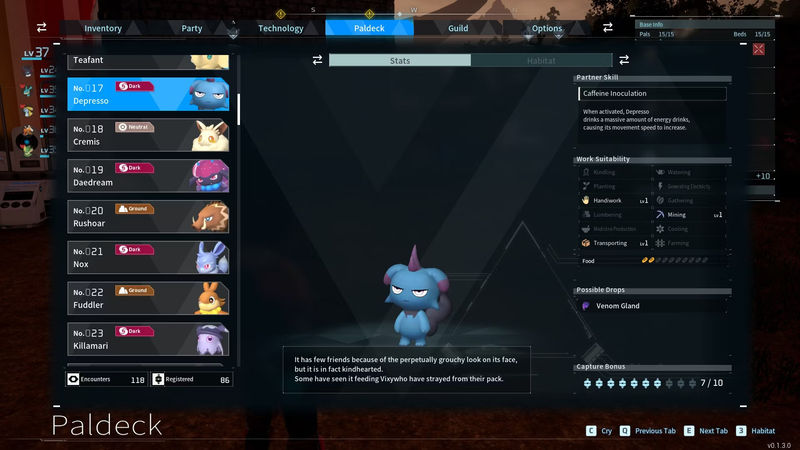Open the Options tab
The height and width of the screenshot is (450, 800).
pos(547,28)
